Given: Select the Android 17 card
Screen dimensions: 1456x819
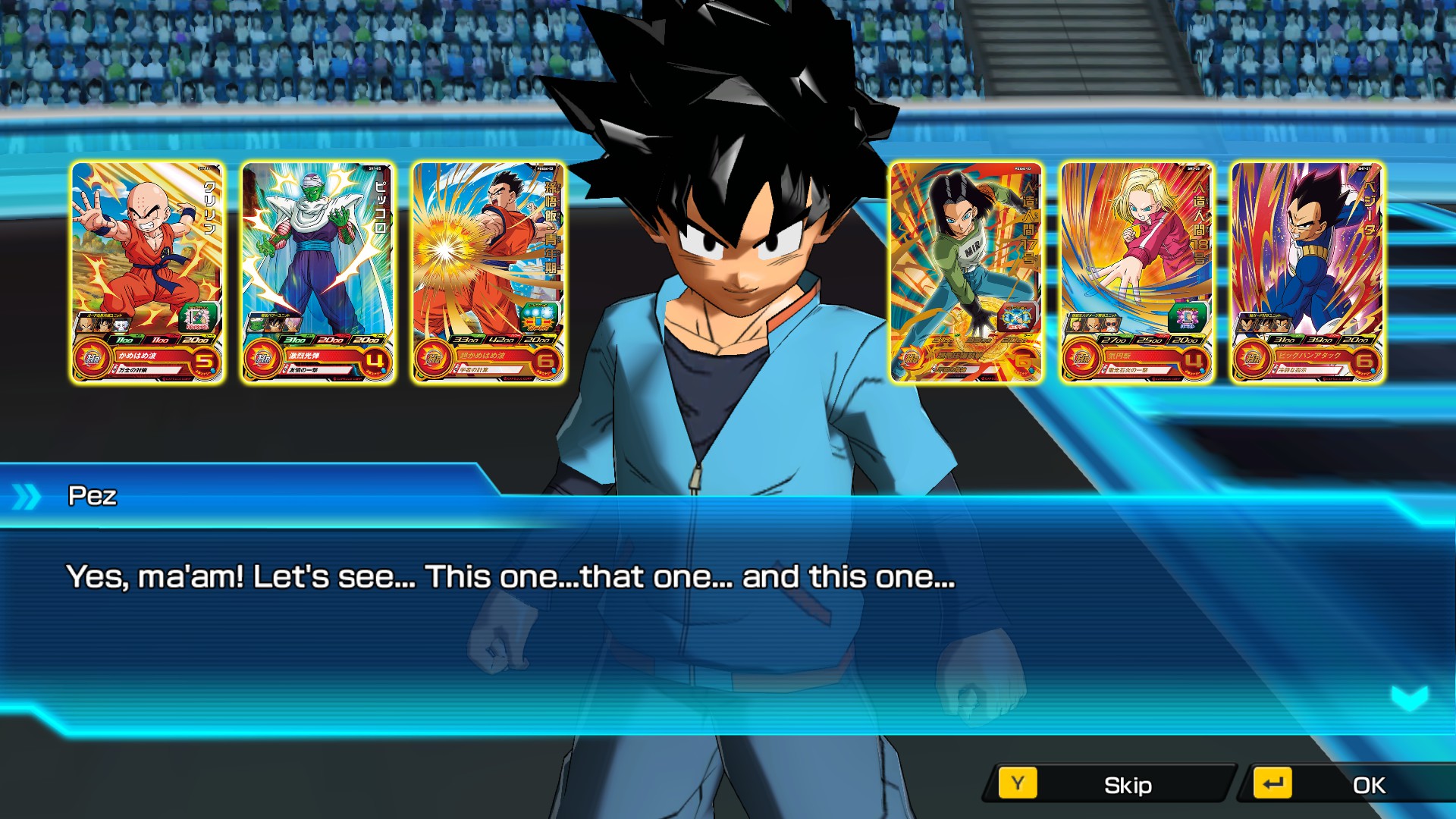Looking at the screenshot, I should pyautogui.click(x=965, y=271).
